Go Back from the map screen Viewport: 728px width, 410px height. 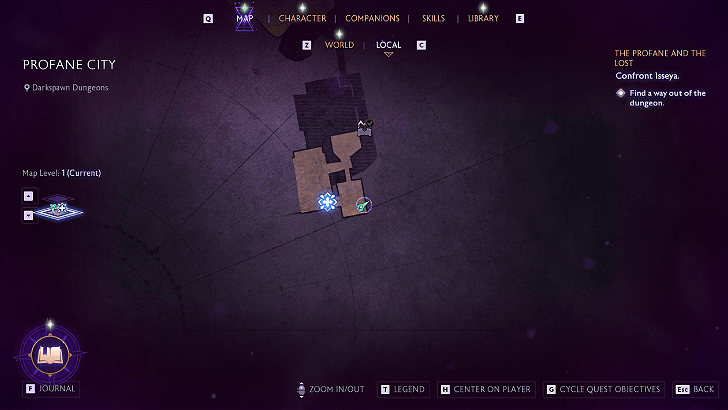[x=703, y=389]
